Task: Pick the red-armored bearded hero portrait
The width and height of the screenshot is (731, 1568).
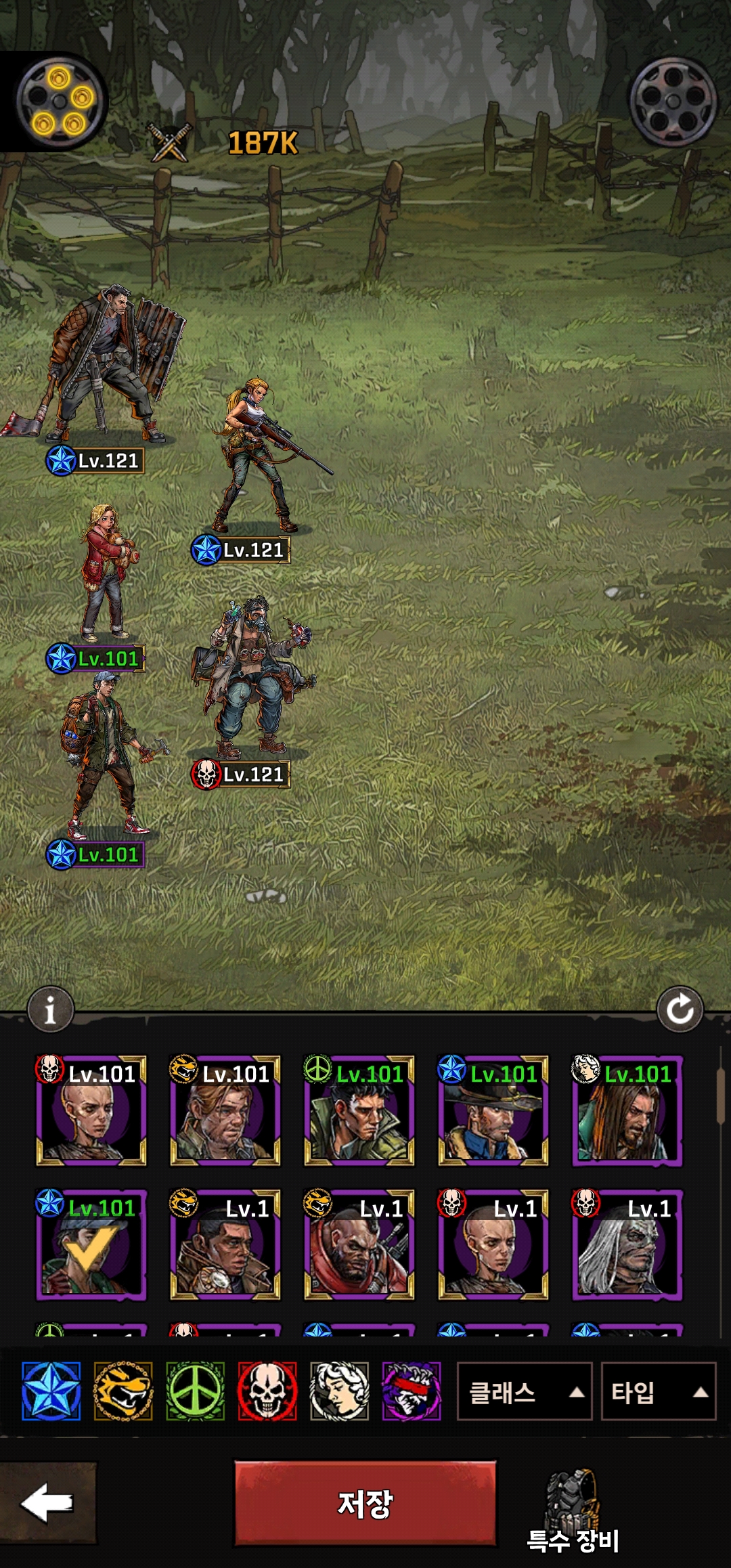Action: click(x=359, y=1244)
